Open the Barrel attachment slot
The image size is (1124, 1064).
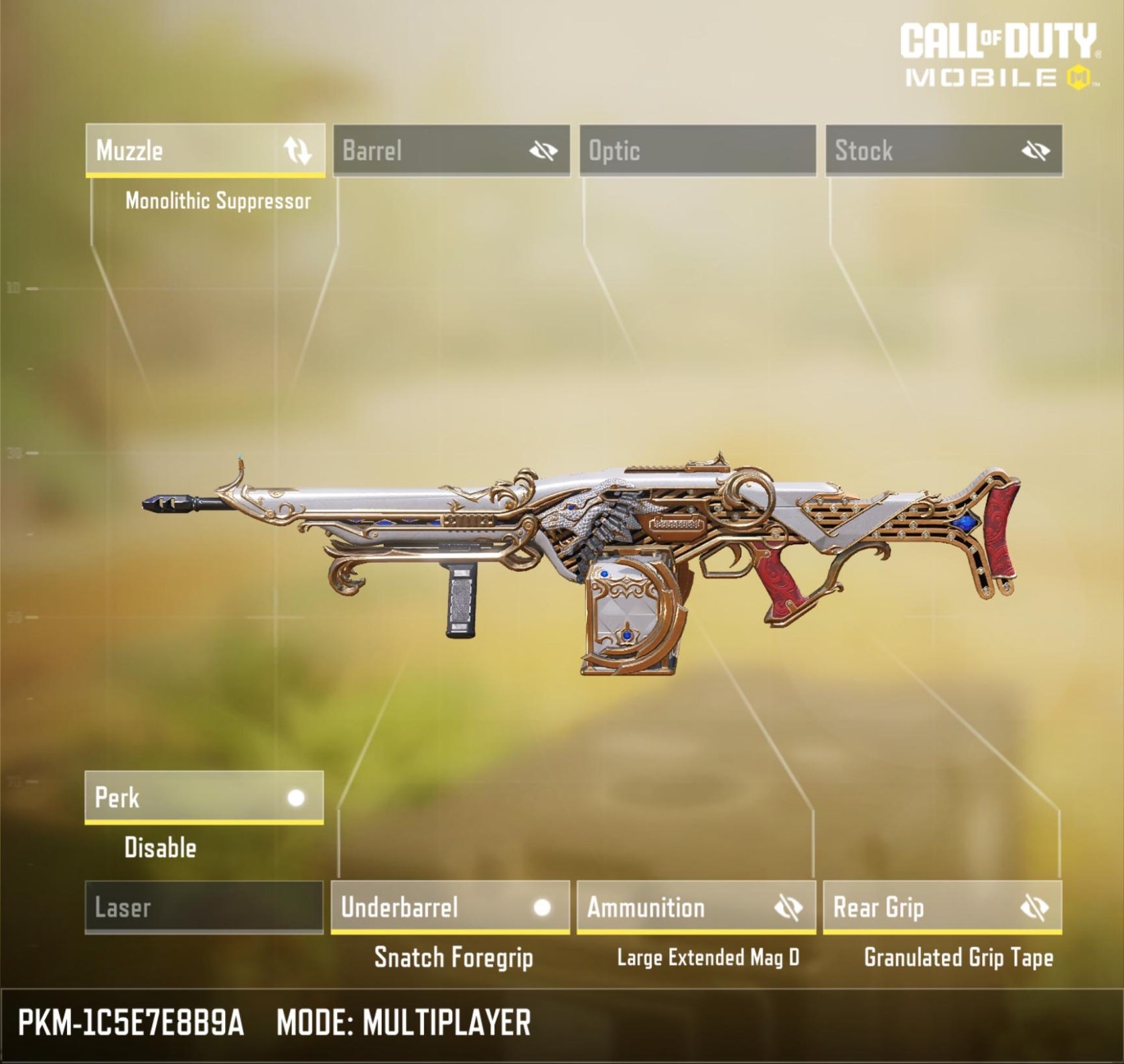click(x=415, y=151)
